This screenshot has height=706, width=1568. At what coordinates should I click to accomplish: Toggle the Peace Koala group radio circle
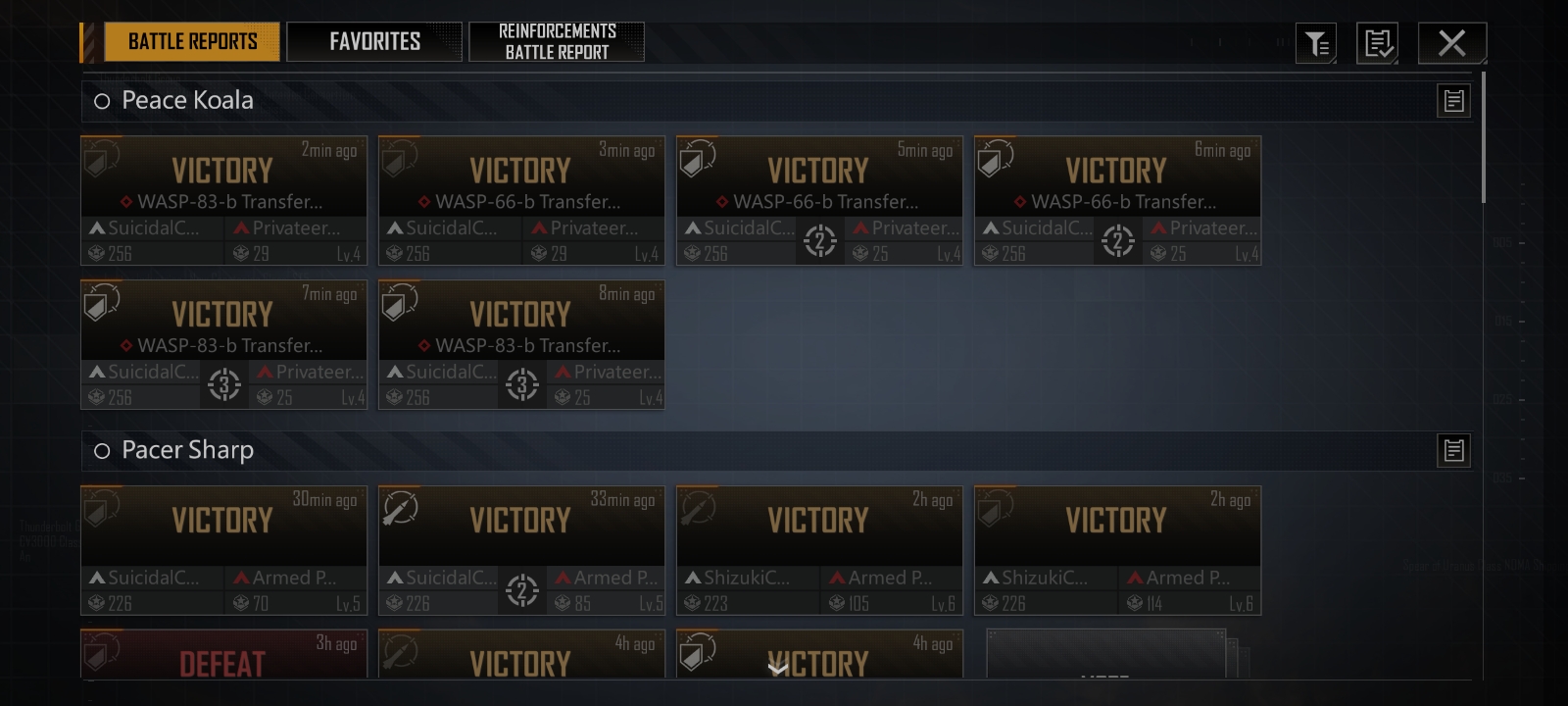pos(102,101)
